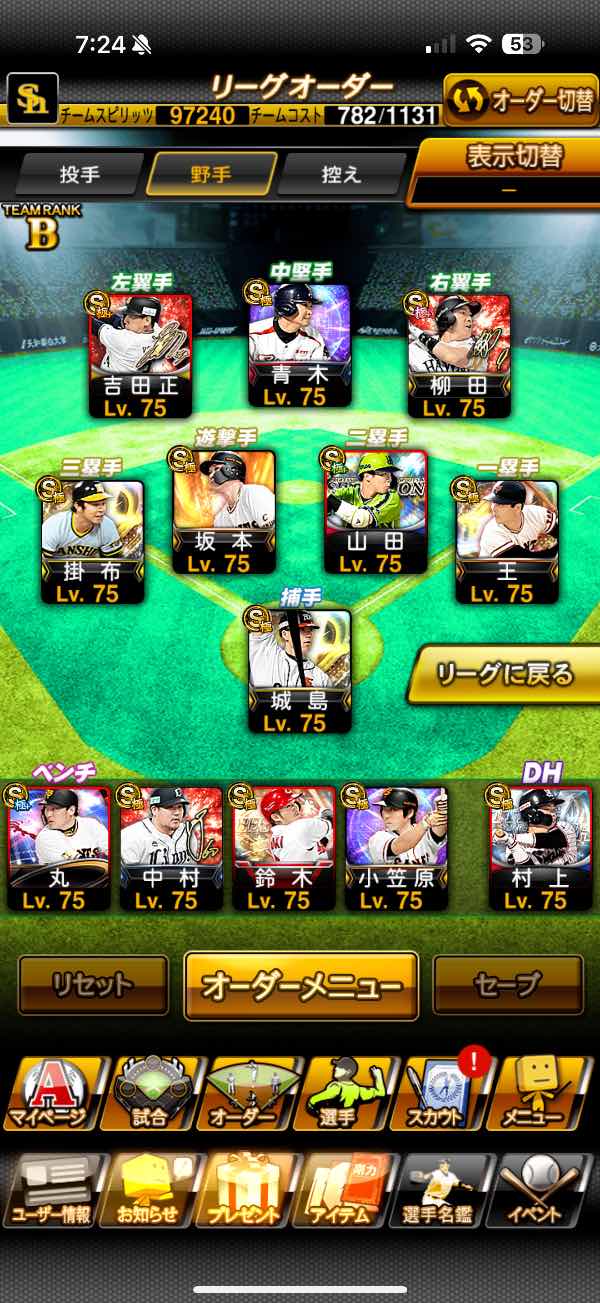This screenshot has height=1303, width=600.
Task: Save the order with セーブ
Action: [x=507, y=985]
